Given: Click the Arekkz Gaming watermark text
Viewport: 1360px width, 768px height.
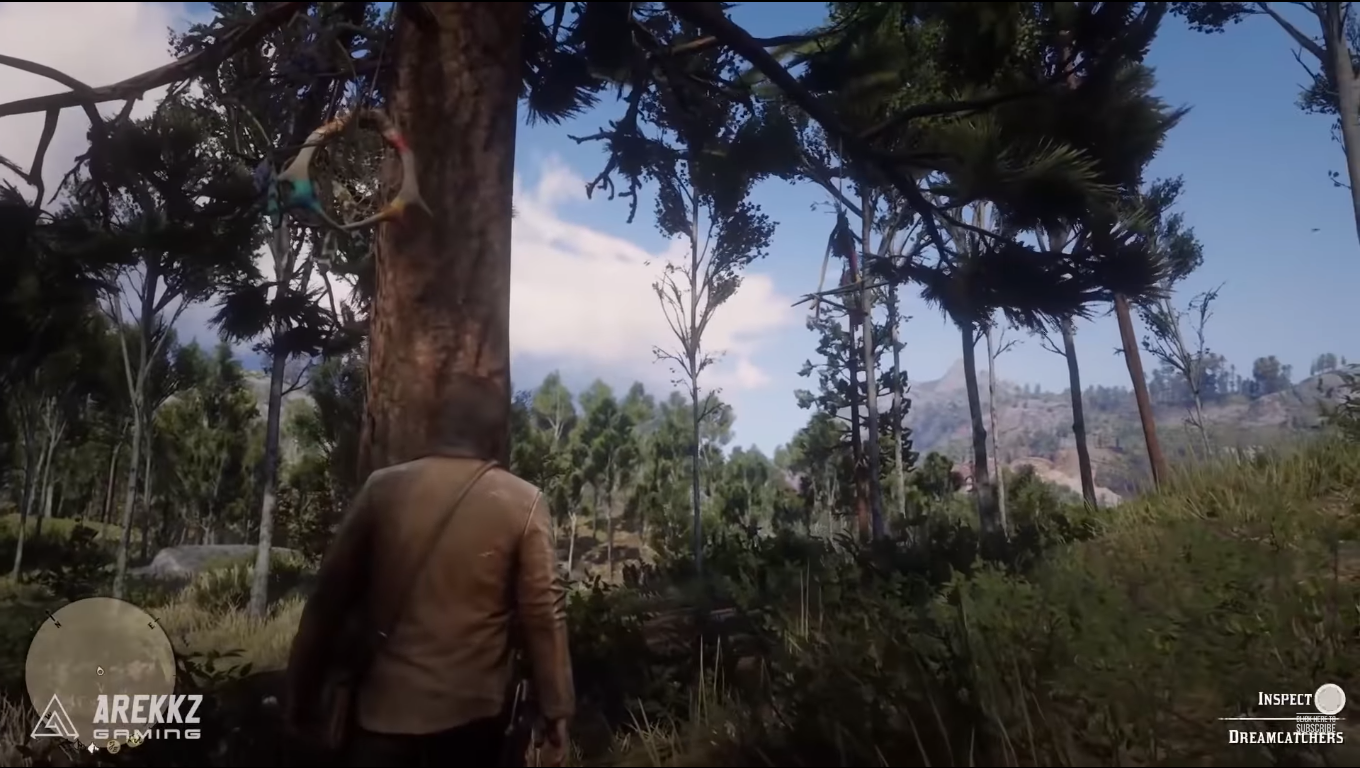Looking at the screenshot, I should coord(147,712).
